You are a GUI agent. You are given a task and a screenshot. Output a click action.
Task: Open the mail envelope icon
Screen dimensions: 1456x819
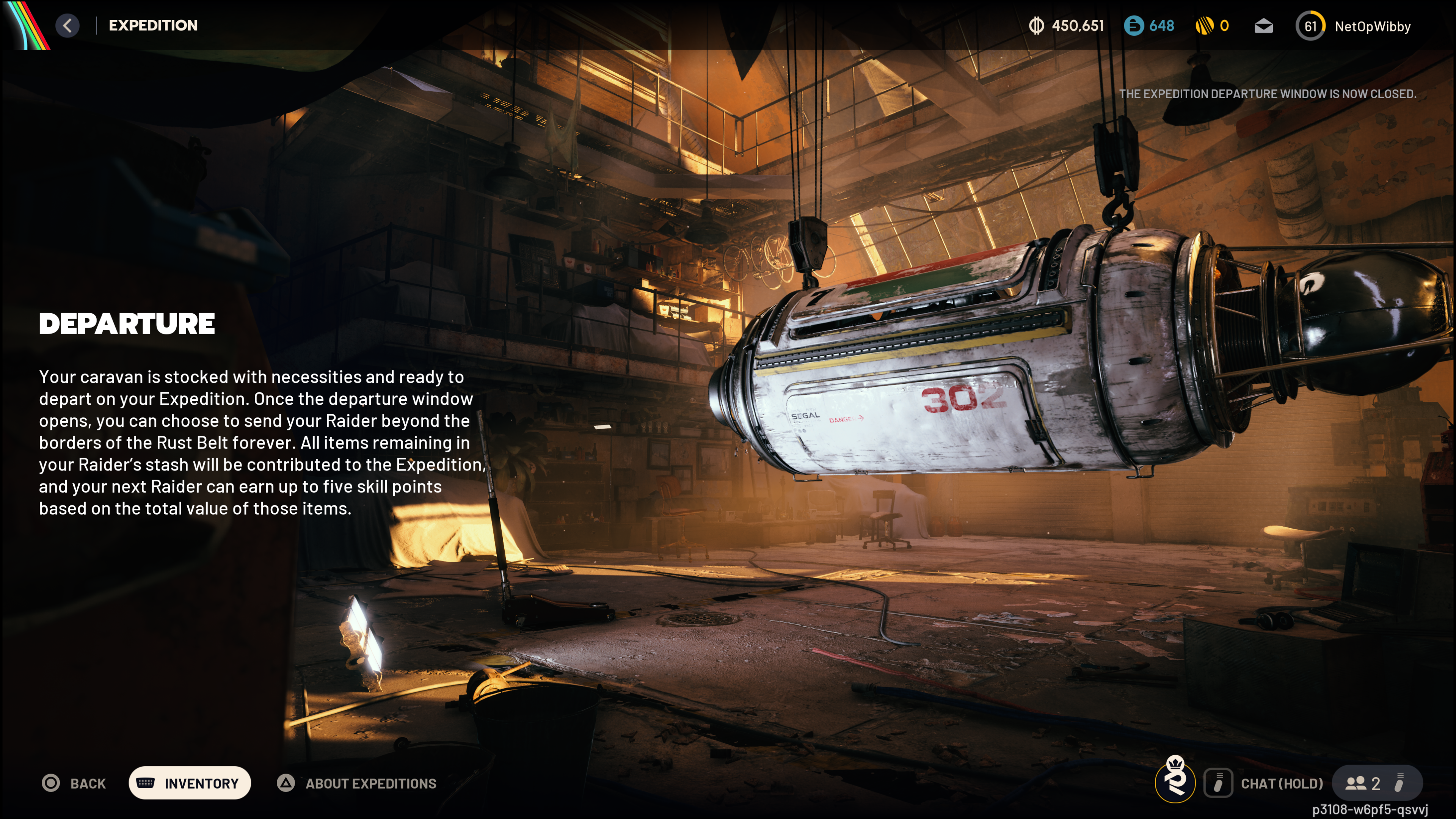1263,26
